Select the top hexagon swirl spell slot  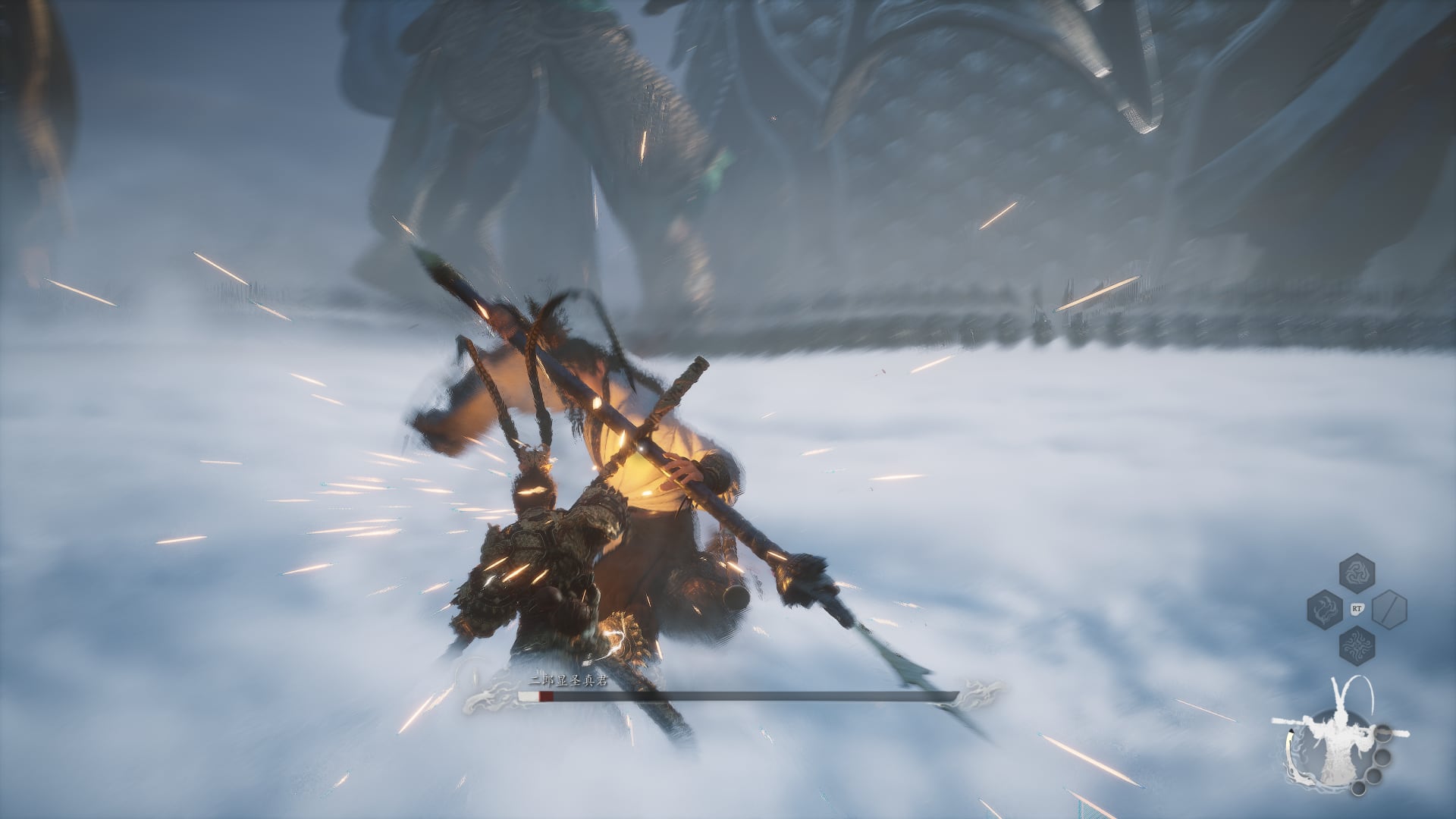point(1357,573)
